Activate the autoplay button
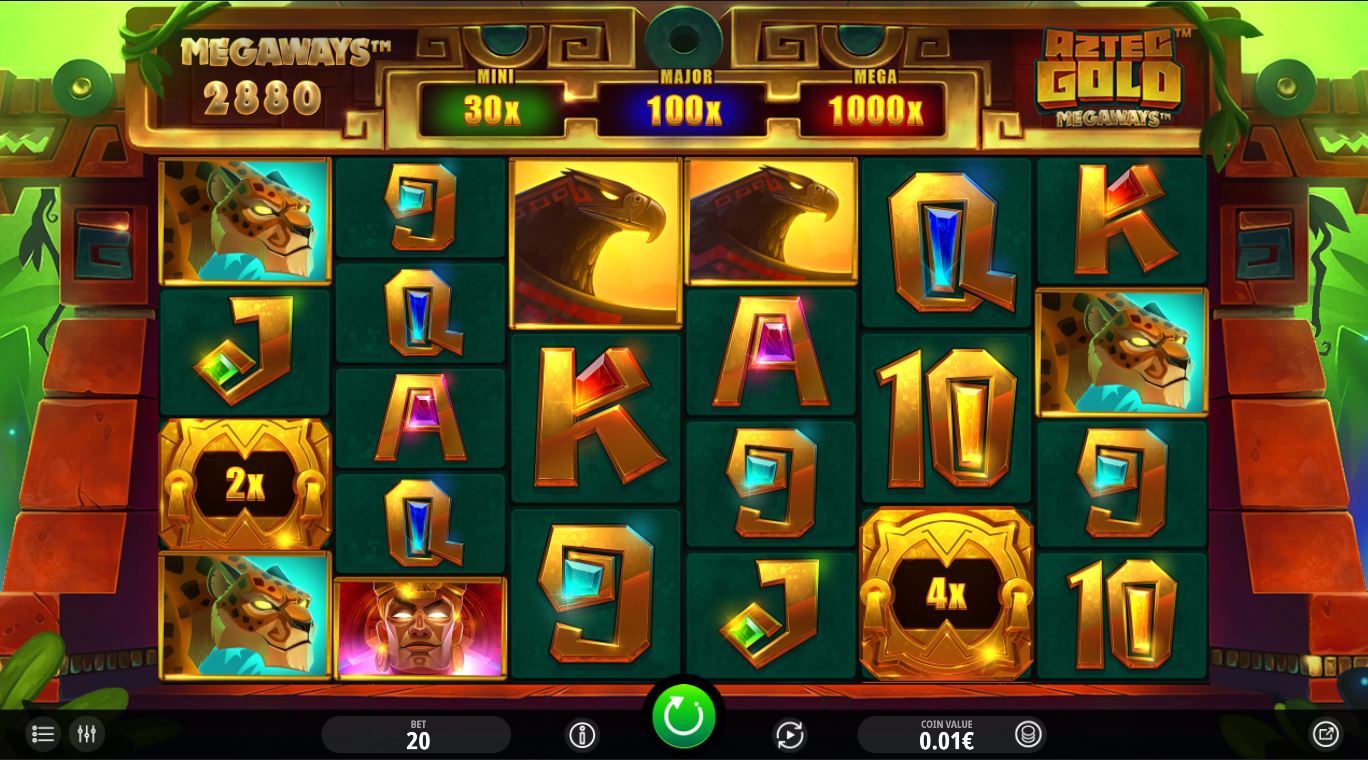Image resolution: width=1368 pixels, height=760 pixels. pyautogui.click(x=790, y=736)
